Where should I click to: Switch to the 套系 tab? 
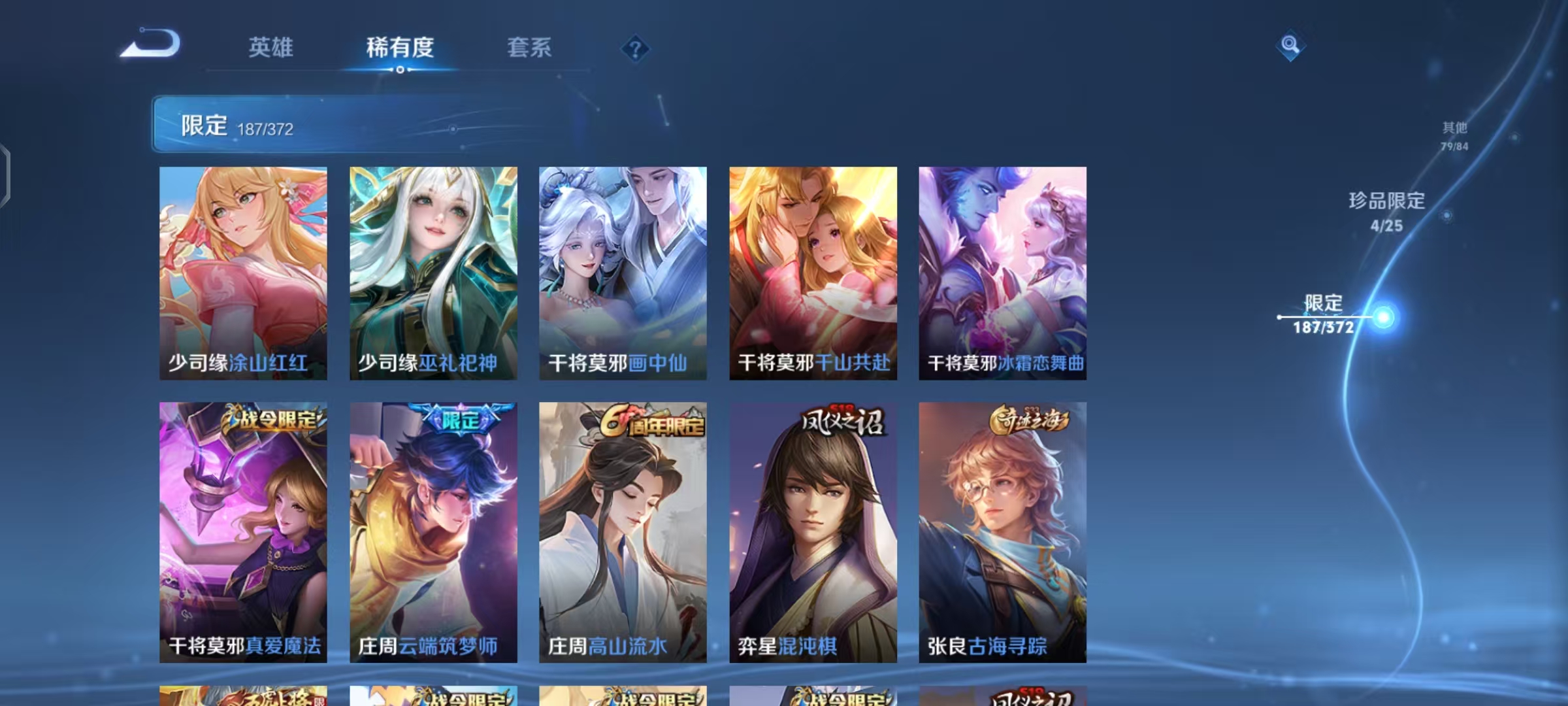[x=528, y=48]
